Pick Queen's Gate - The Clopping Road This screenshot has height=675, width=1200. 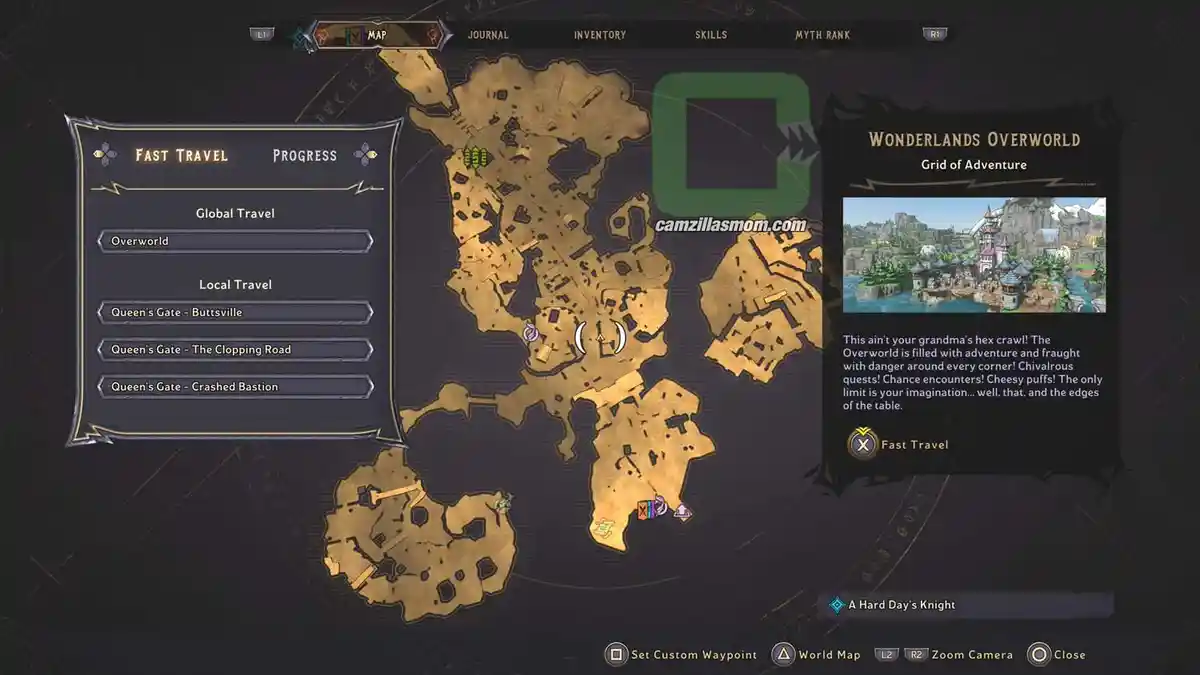[x=235, y=349]
